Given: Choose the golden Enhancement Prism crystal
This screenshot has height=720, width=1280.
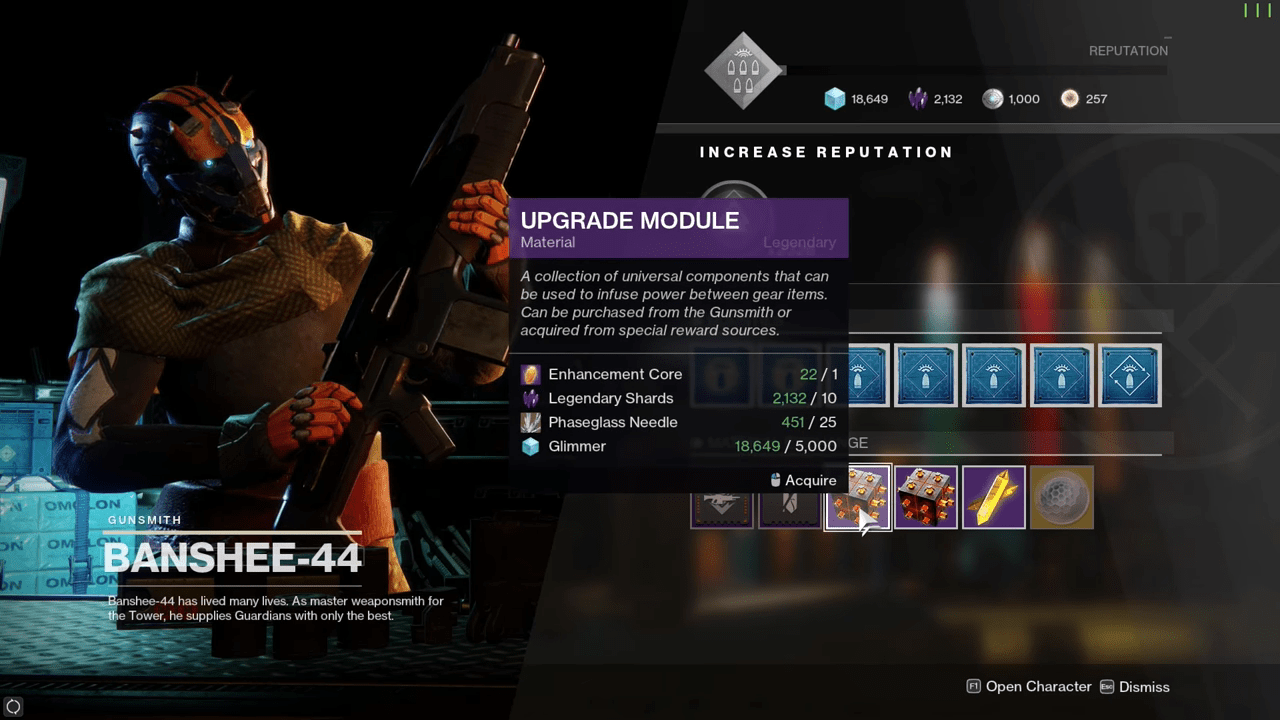Looking at the screenshot, I should [994, 497].
